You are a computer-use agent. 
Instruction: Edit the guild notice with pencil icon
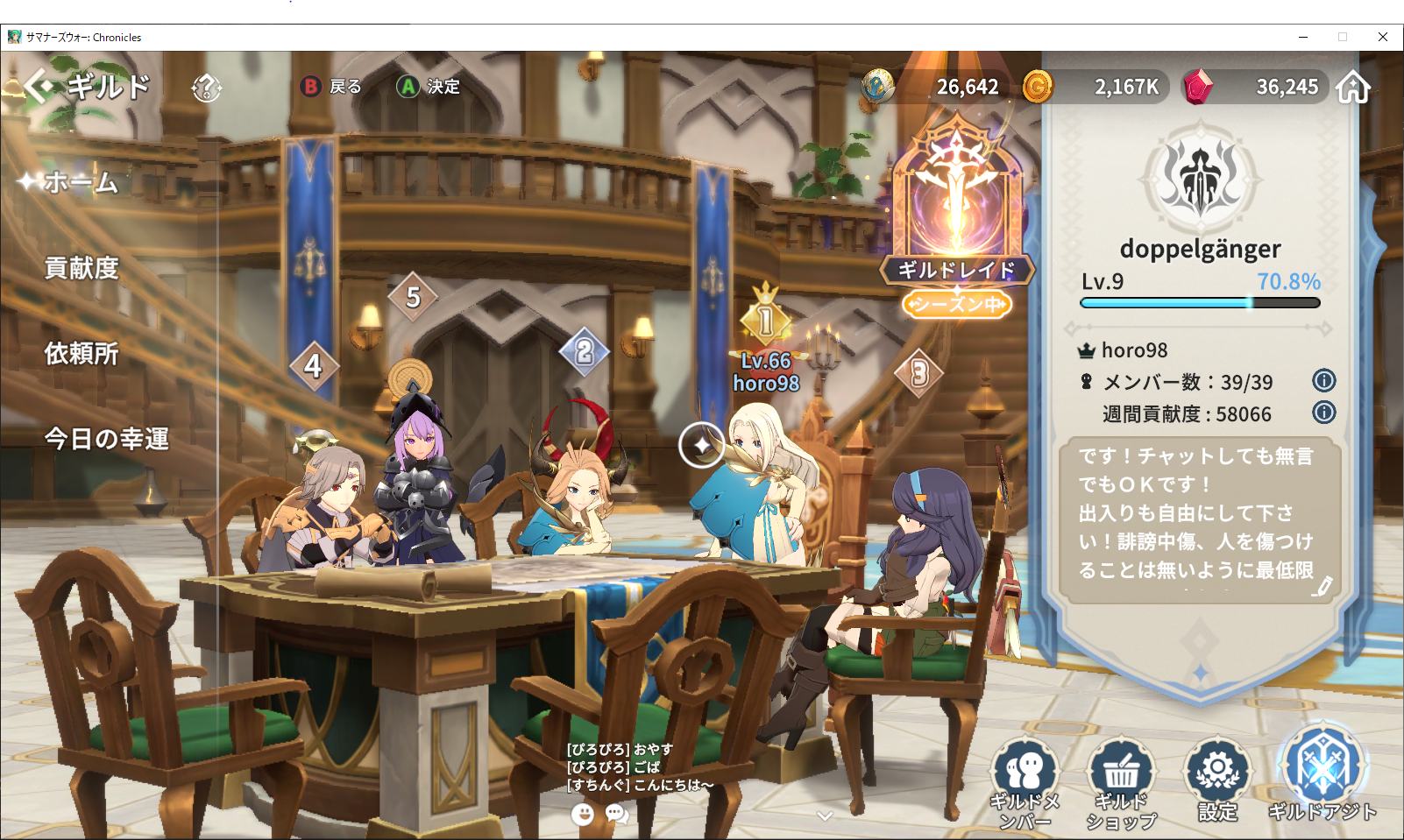[1322, 586]
